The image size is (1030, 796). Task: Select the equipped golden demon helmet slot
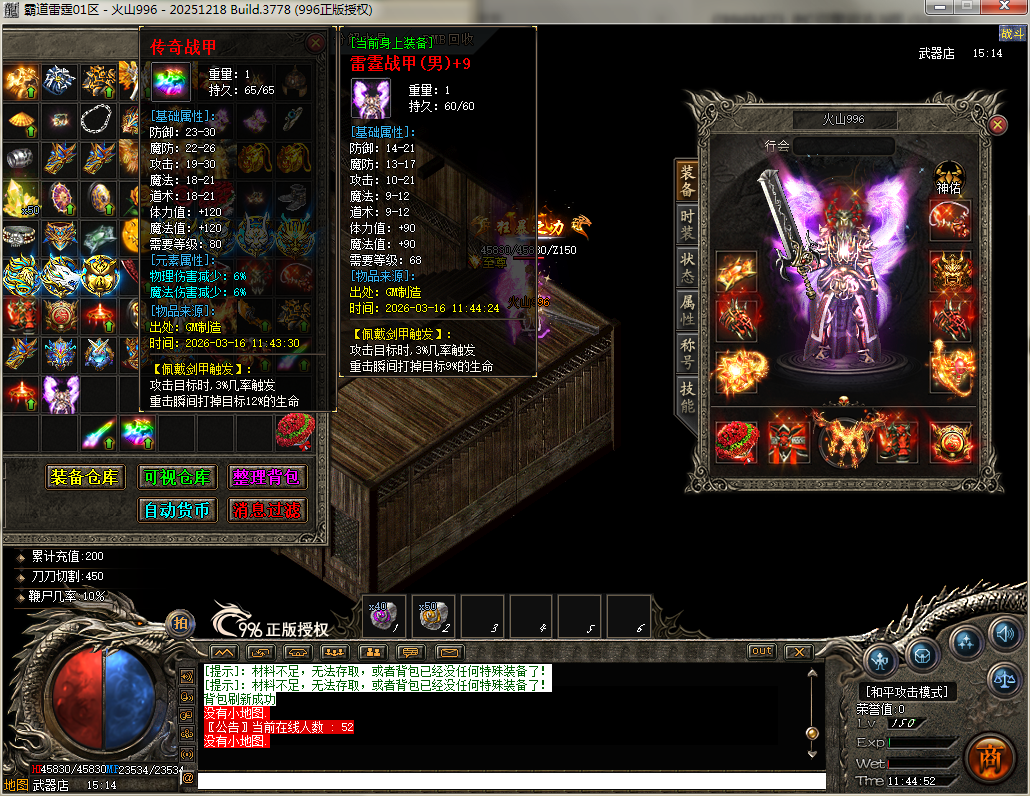tap(950, 269)
